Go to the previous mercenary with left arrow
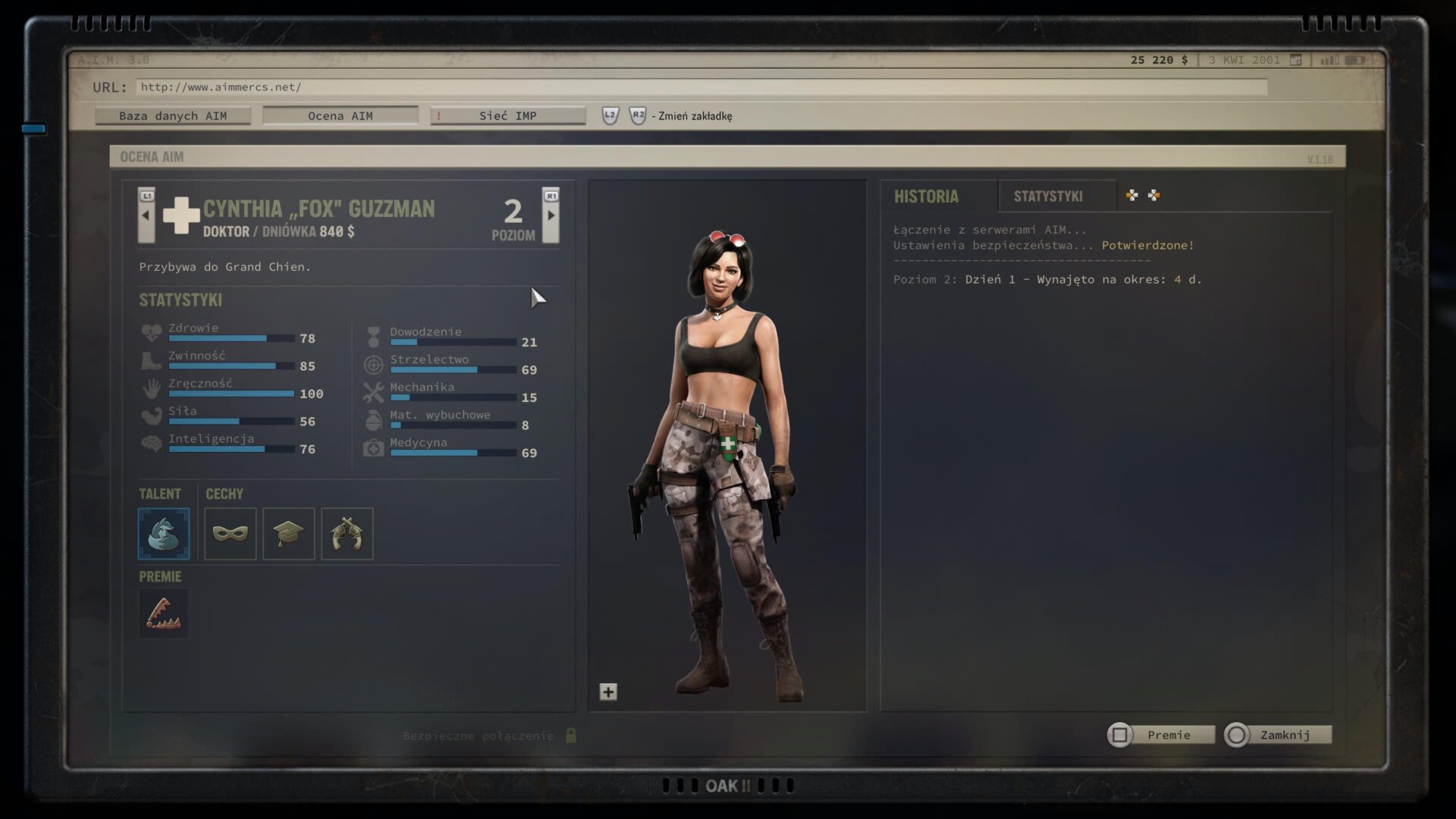Image resolution: width=1456 pixels, height=819 pixels. click(146, 215)
